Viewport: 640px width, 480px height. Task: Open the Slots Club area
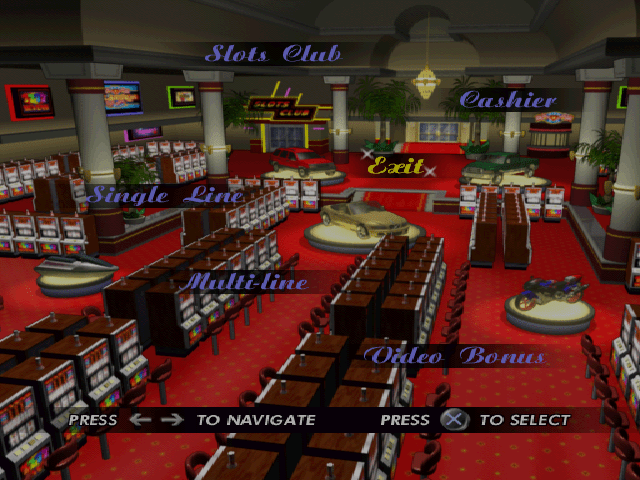tap(272, 54)
